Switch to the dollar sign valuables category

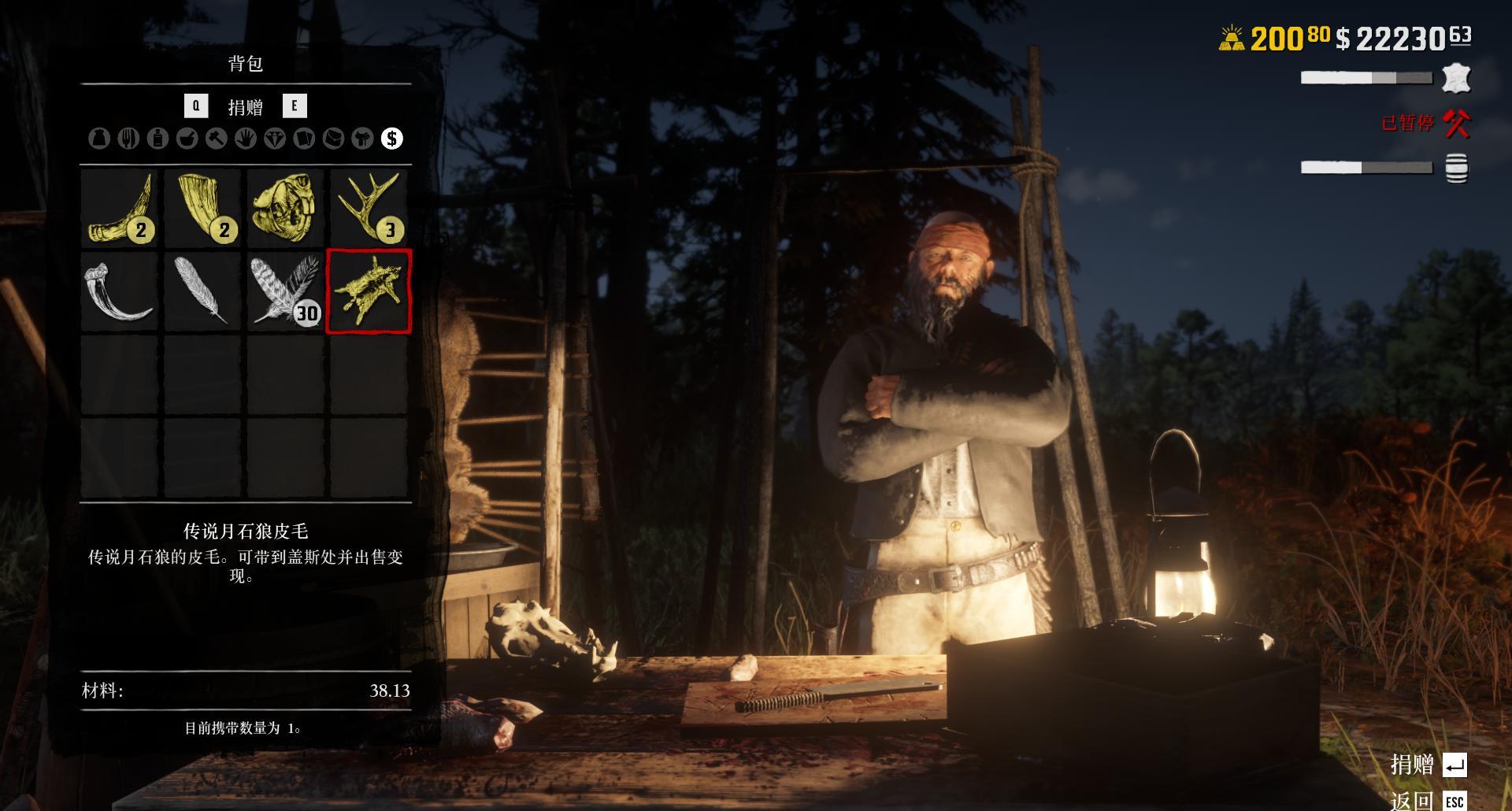pyautogui.click(x=391, y=139)
